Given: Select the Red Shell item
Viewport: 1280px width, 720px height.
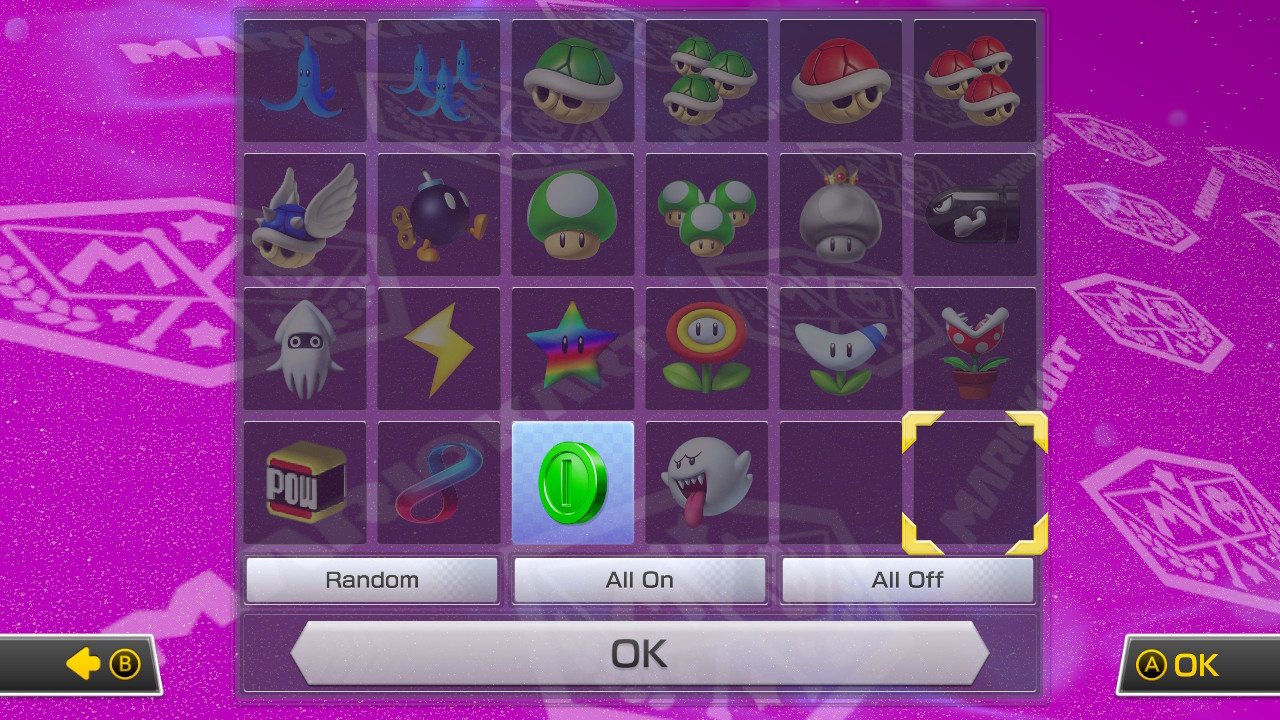Looking at the screenshot, I should point(840,80).
